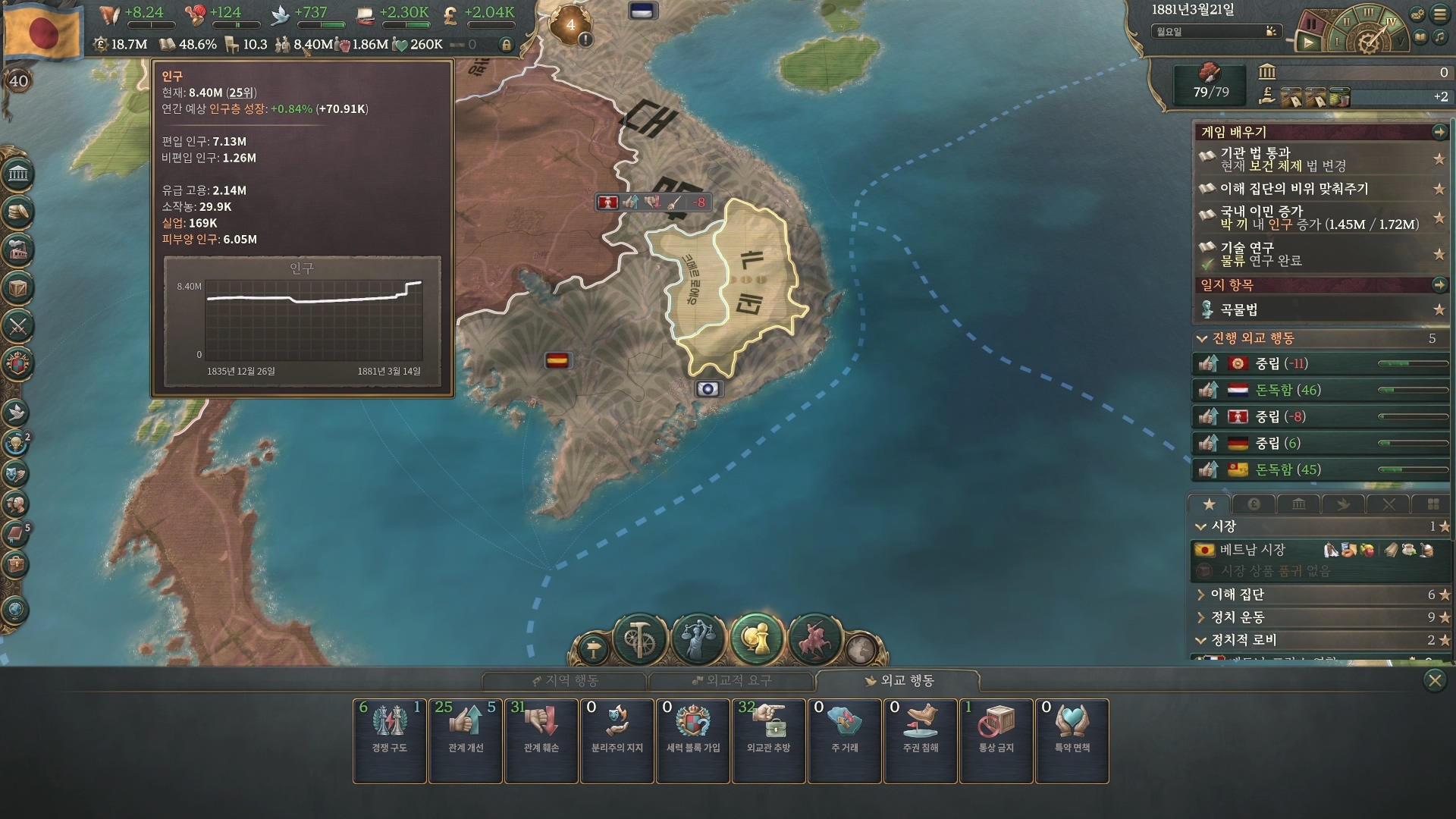Screen dimensions: 1456x819
Task: Select the 통상 금지 action
Action: [x=996, y=740]
